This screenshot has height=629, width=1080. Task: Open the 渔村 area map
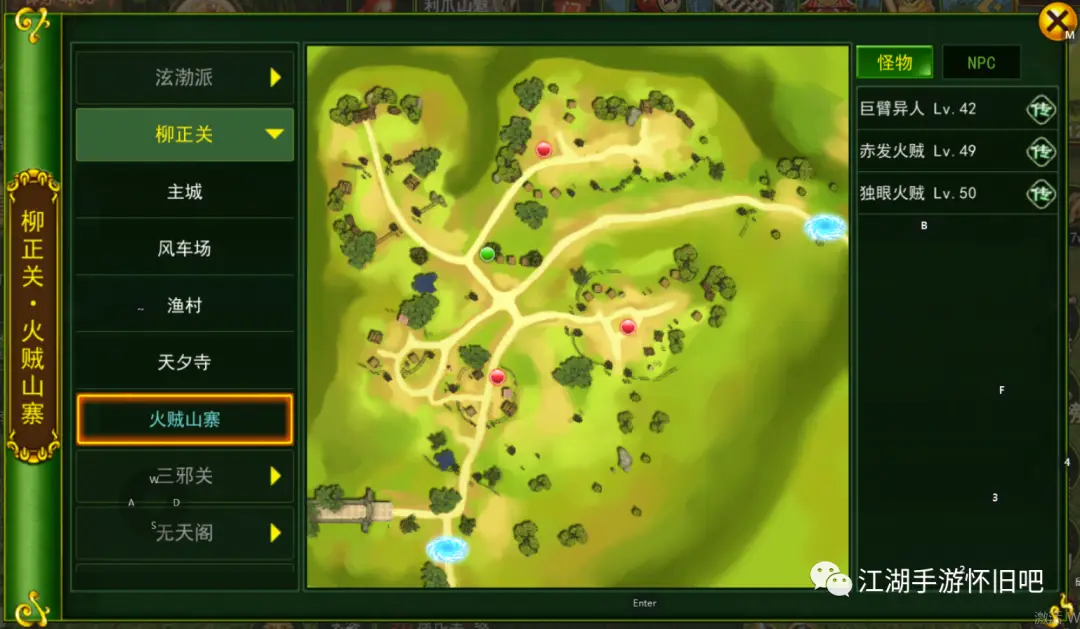pos(185,305)
